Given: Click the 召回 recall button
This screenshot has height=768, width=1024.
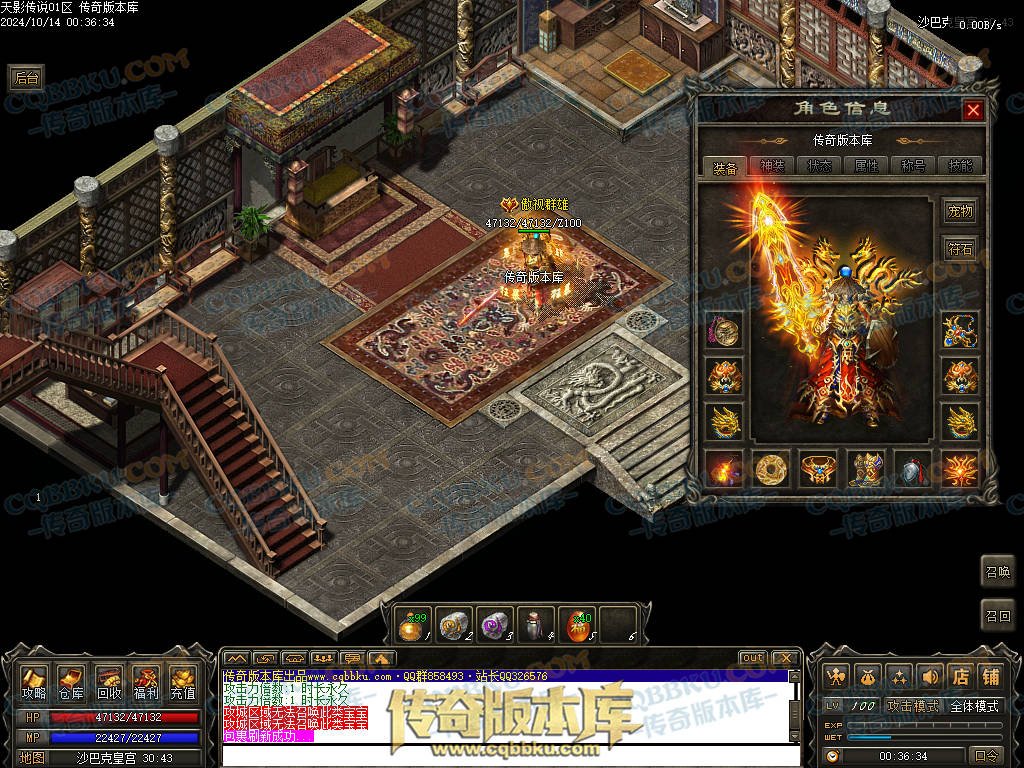Looking at the screenshot, I should coord(997,615).
